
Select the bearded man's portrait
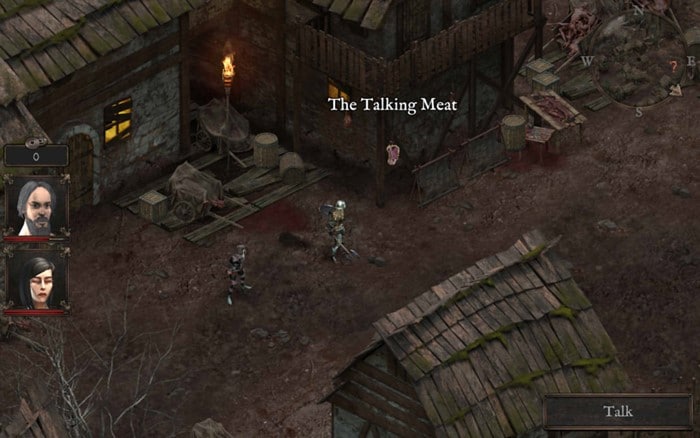coord(37,207)
